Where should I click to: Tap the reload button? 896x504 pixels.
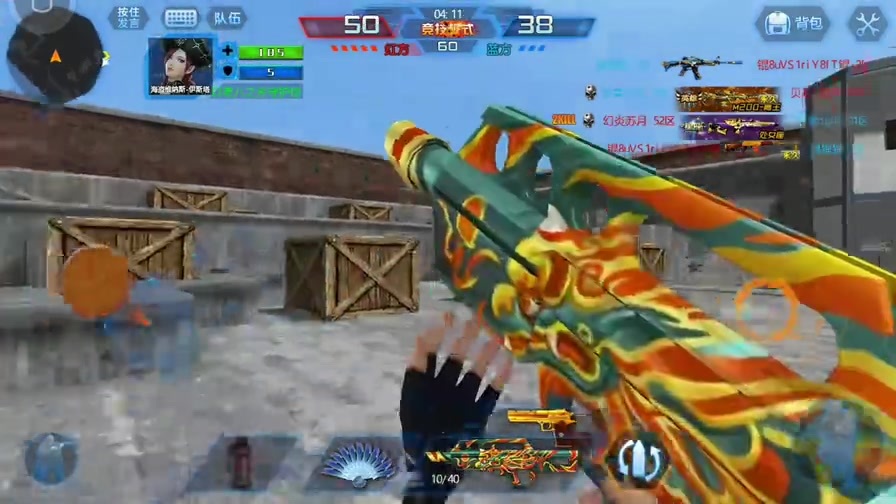[x=637, y=457]
